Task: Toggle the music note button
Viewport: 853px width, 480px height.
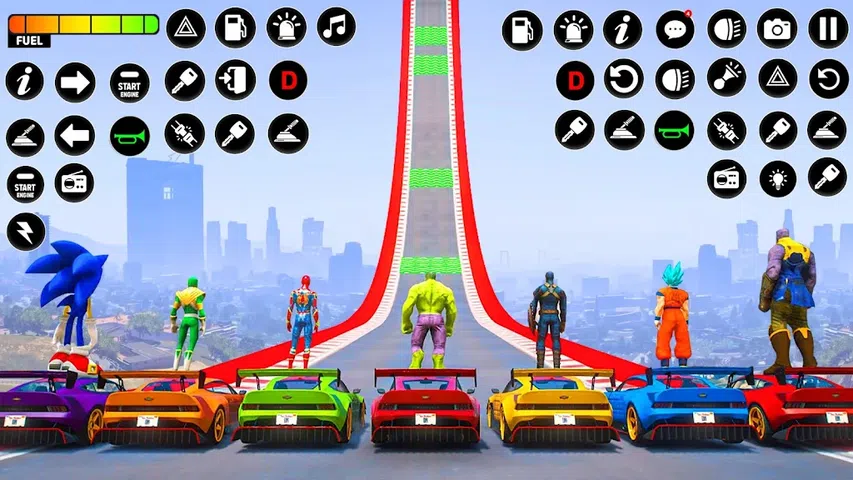Action: click(x=336, y=27)
